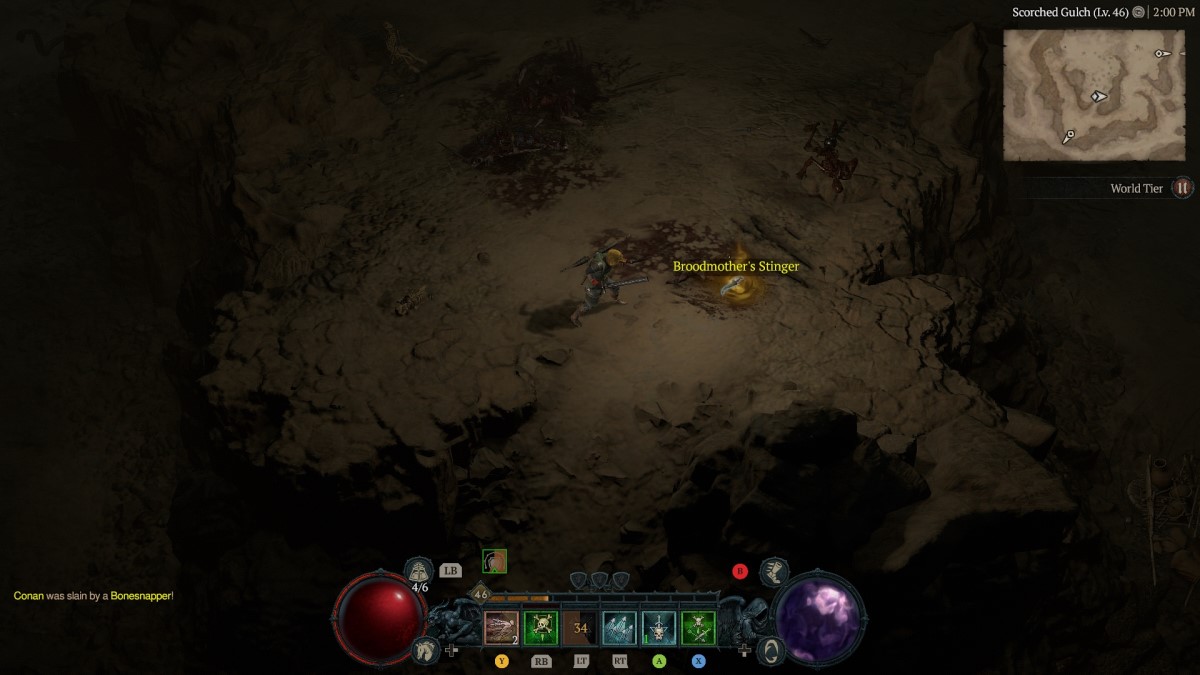Select the skill slot on cooldown showing 34
Screen dimensions: 1200x675
pyautogui.click(x=580, y=628)
